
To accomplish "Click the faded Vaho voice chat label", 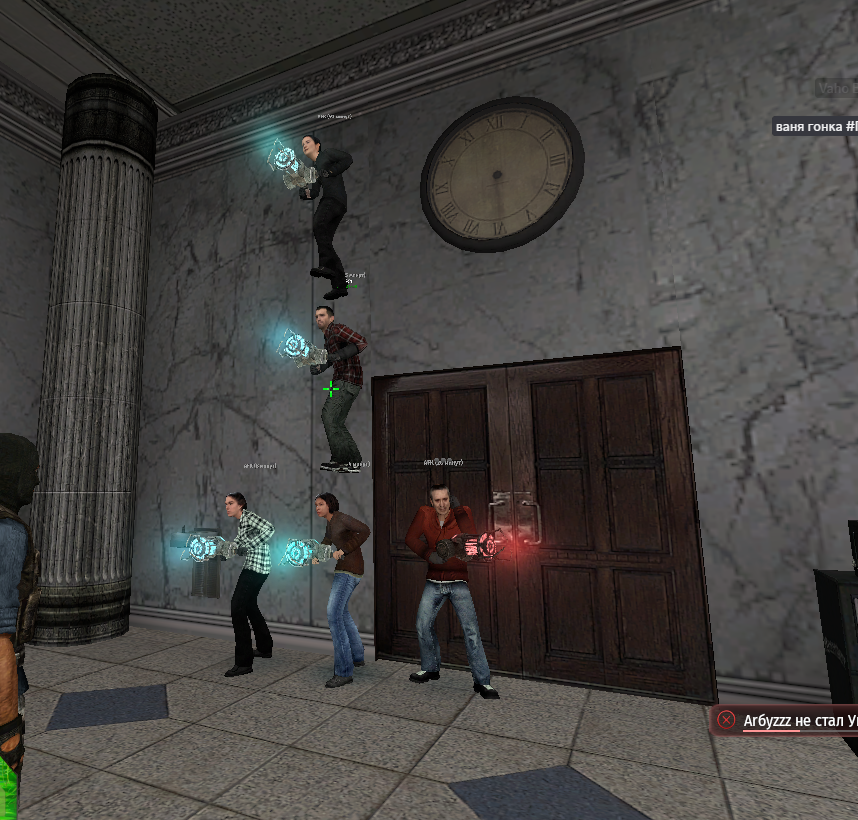I will (x=837, y=89).
